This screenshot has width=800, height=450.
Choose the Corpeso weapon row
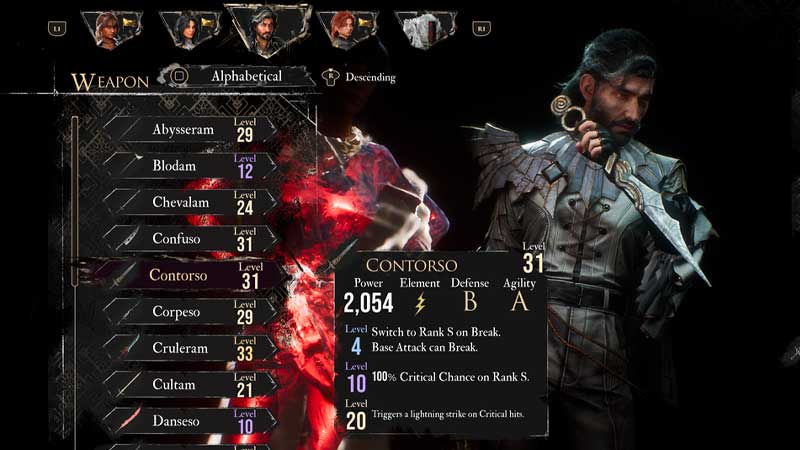(x=185, y=312)
